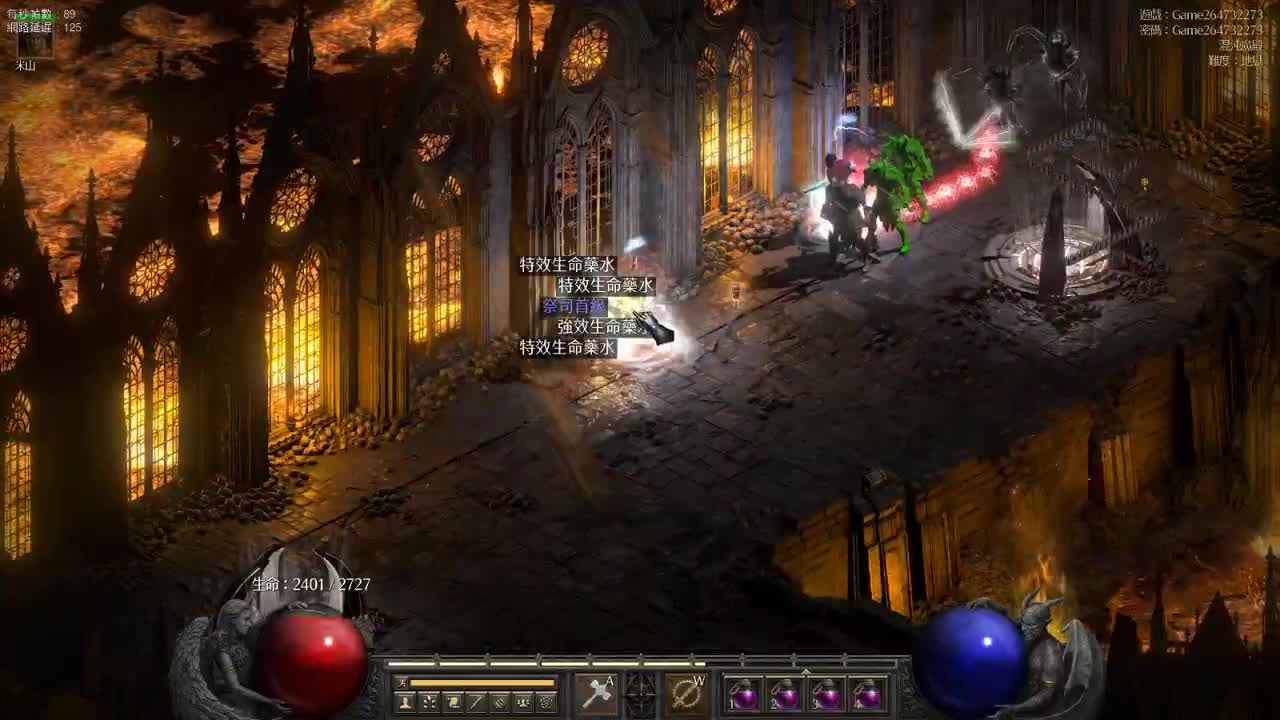Expand the belt with the small arrow
1280x720 pixels.
[x=806, y=671]
